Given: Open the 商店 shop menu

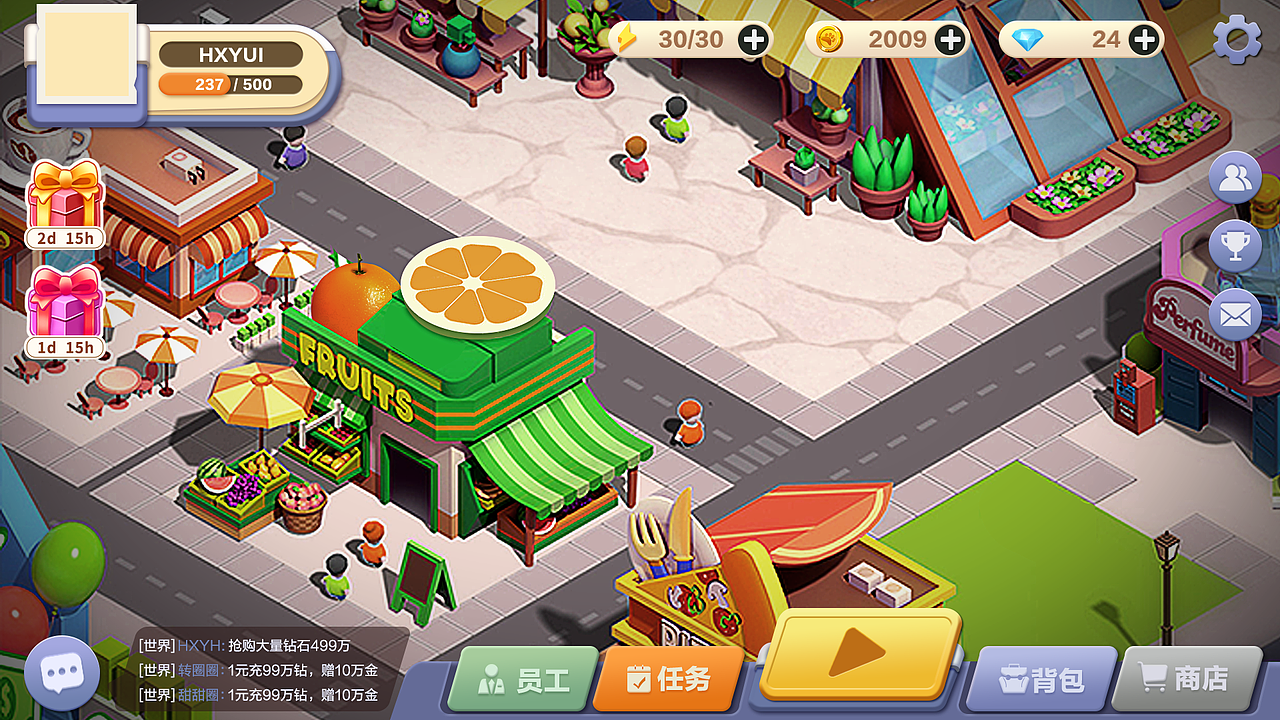Looking at the screenshot, I should [1186, 678].
